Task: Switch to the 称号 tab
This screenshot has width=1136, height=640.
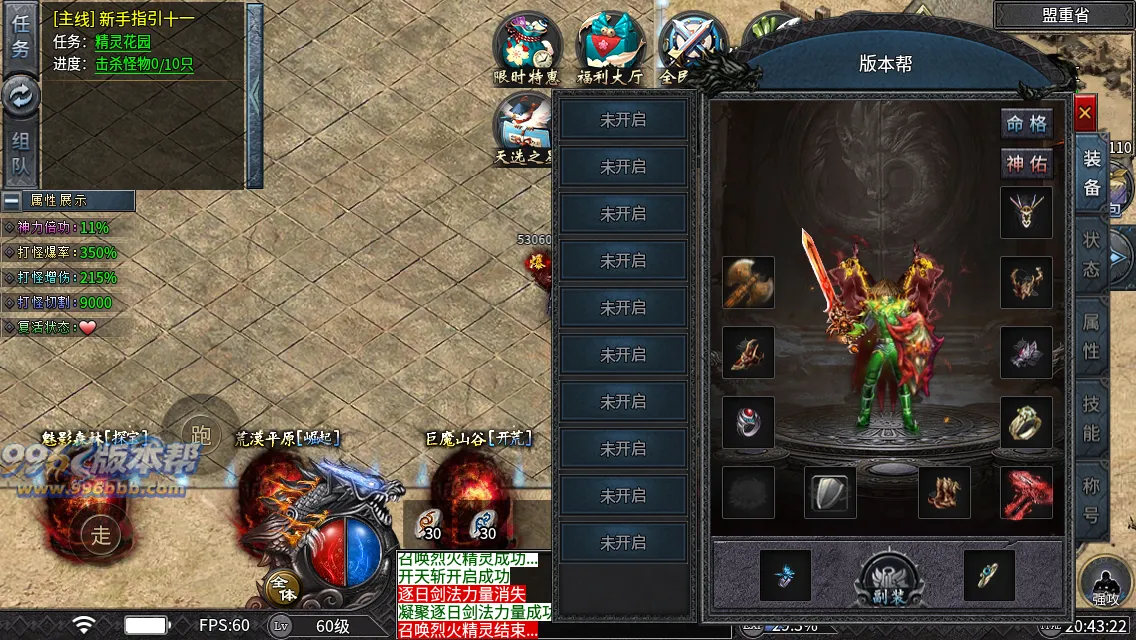Action: tap(1091, 502)
